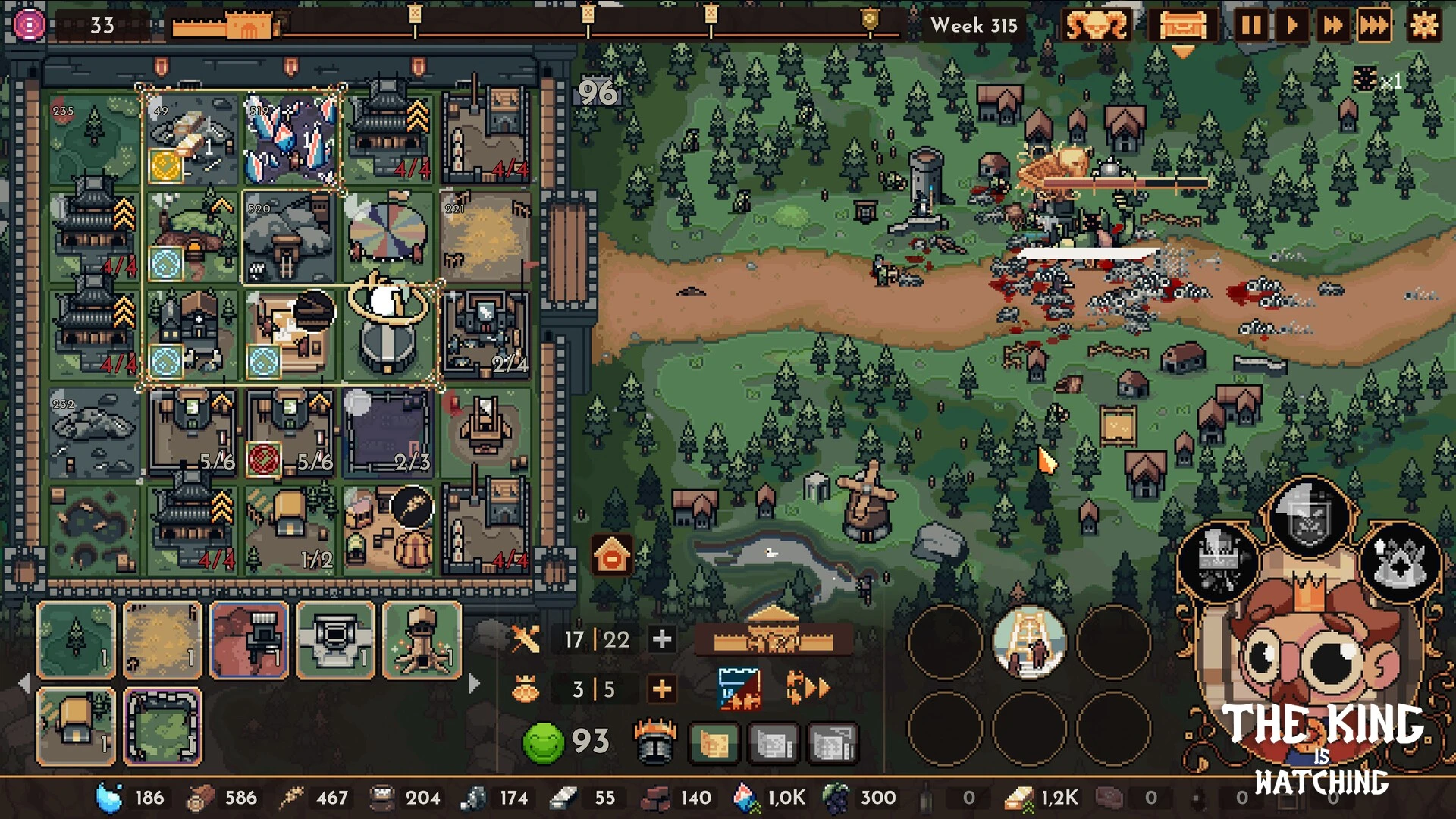
Task: Open the treasure chest button
Action: click(x=1182, y=26)
